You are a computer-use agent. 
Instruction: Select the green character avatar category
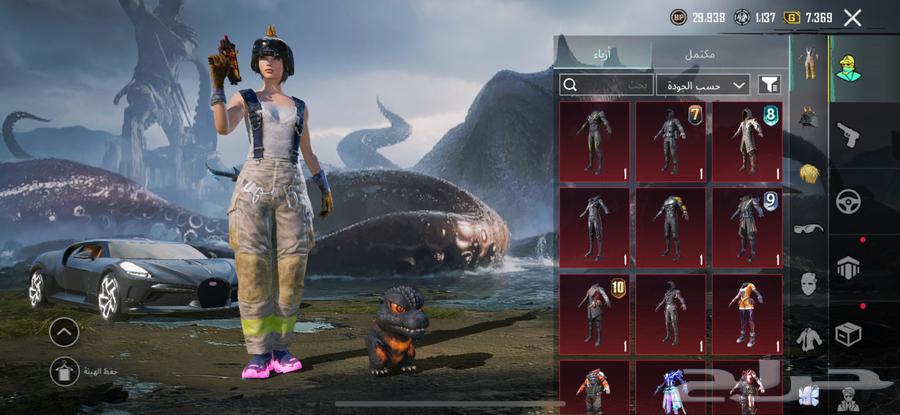(x=848, y=65)
